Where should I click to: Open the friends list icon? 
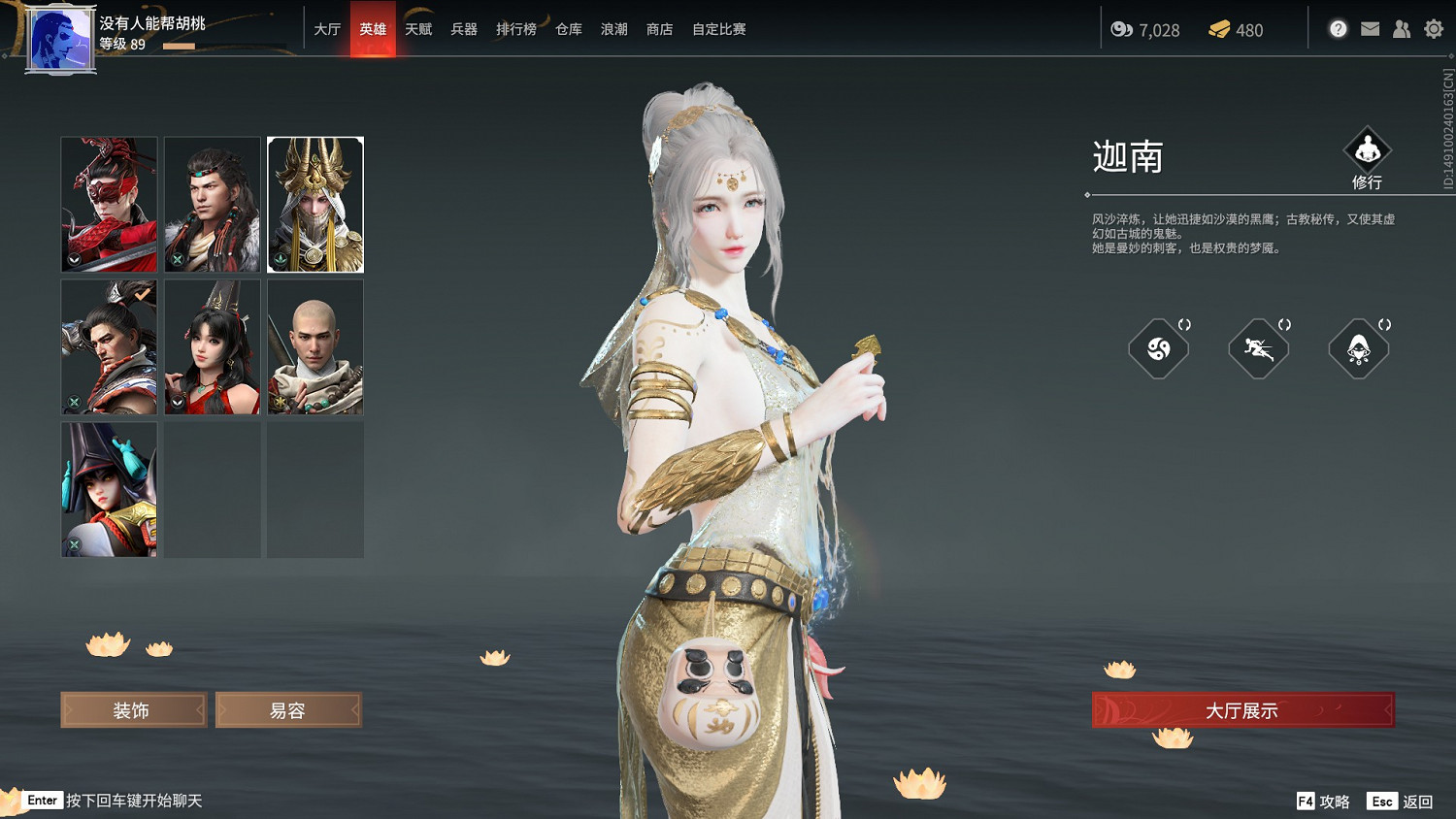[x=1402, y=28]
